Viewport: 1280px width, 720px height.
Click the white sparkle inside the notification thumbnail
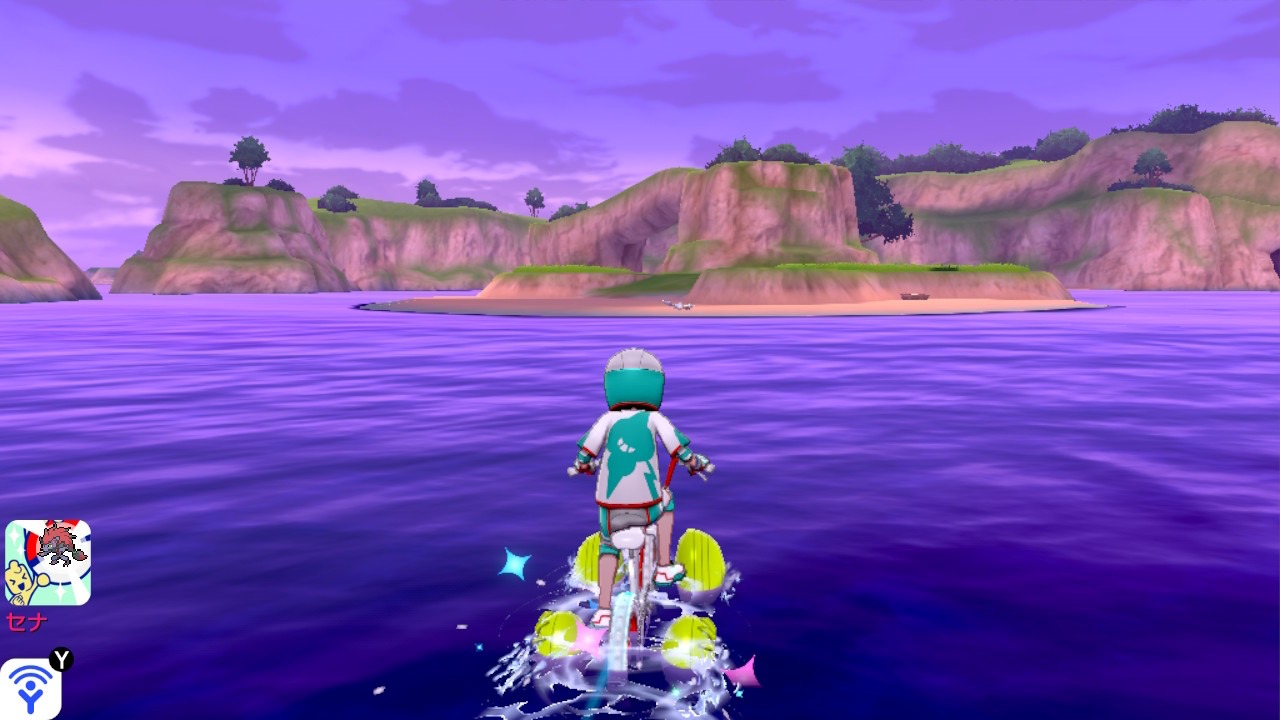pos(14,535)
